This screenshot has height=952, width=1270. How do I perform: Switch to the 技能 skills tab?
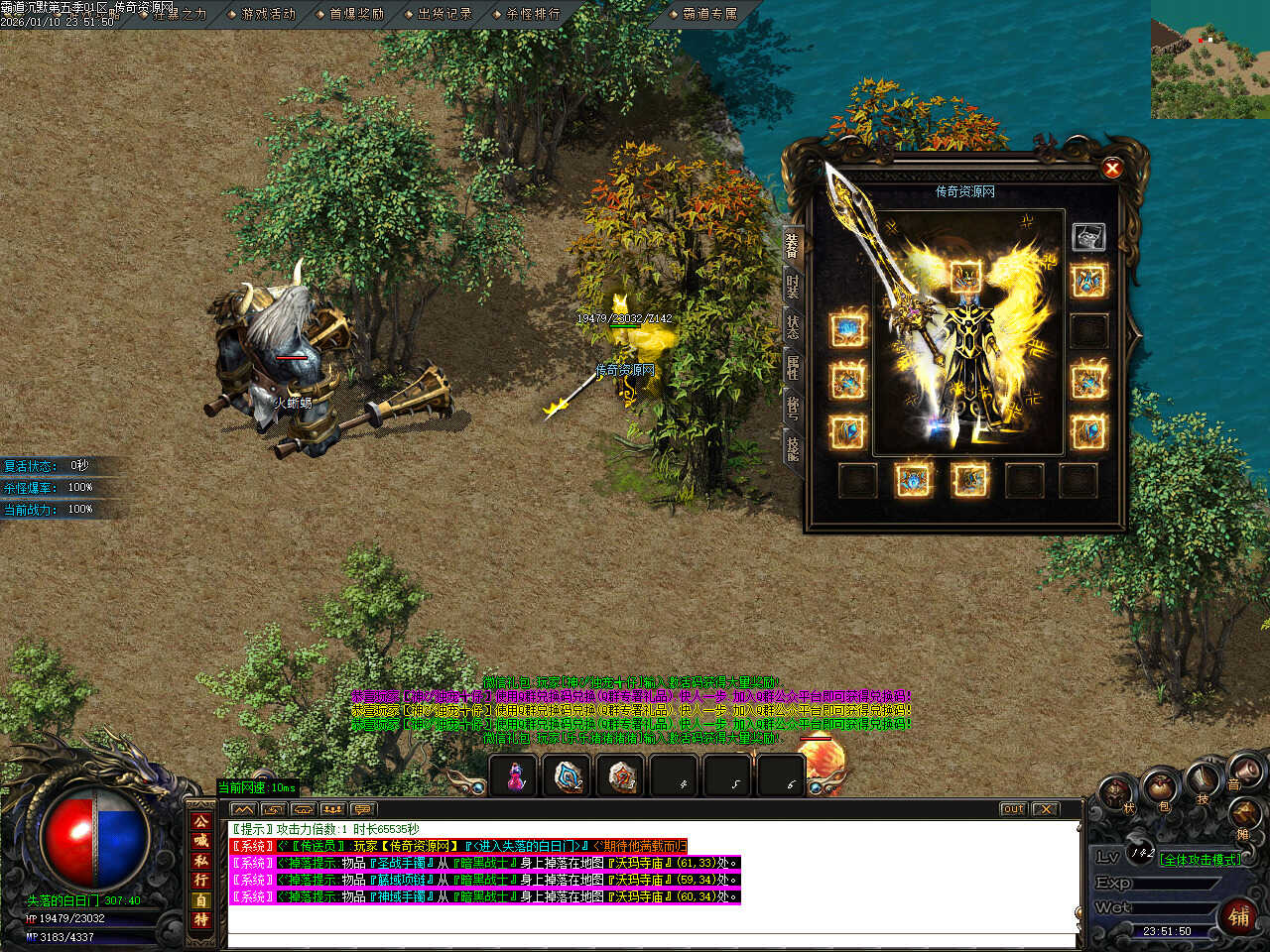click(x=793, y=447)
